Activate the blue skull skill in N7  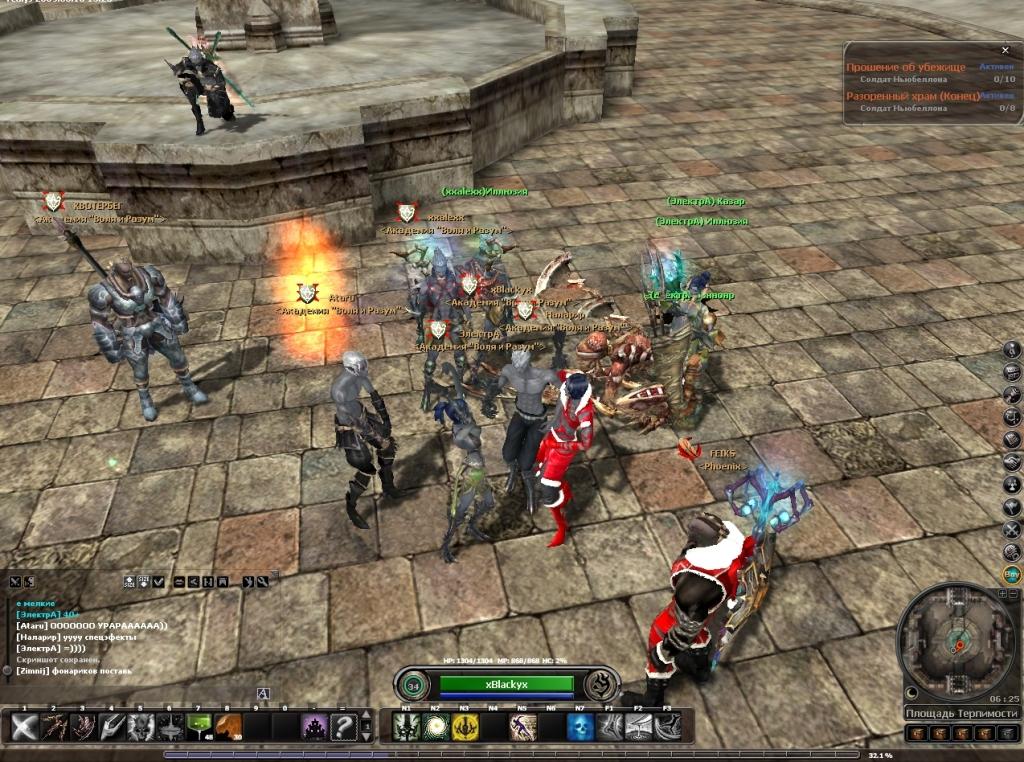tap(580, 728)
